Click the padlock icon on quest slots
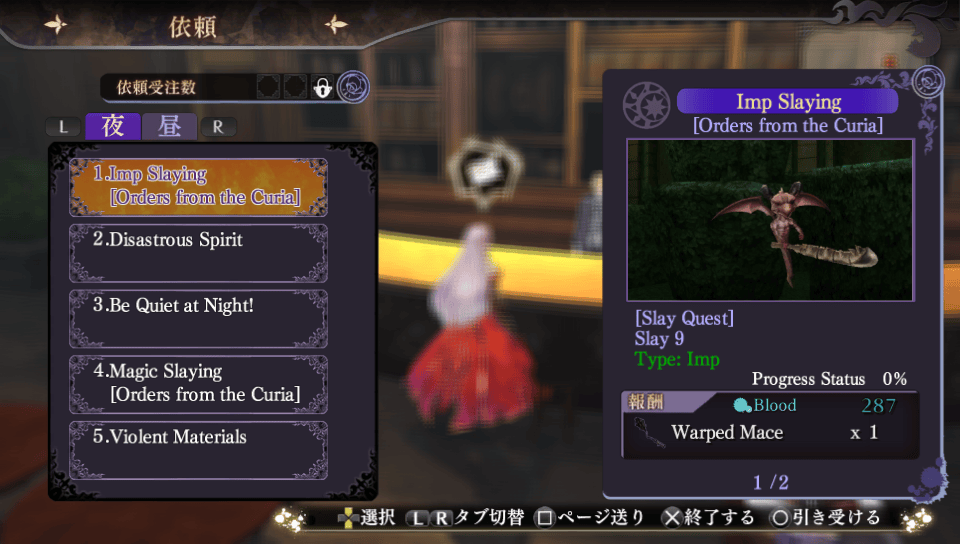The width and height of the screenshot is (960, 544). point(322,88)
